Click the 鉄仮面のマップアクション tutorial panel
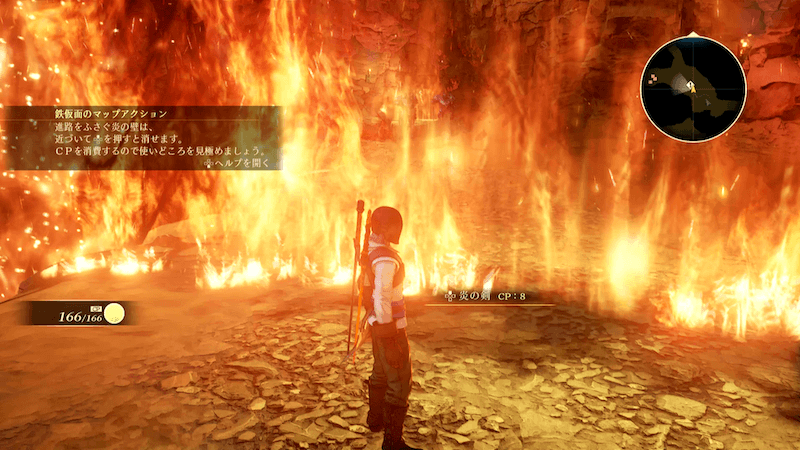Image resolution: width=800 pixels, height=450 pixels. (140, 137)
